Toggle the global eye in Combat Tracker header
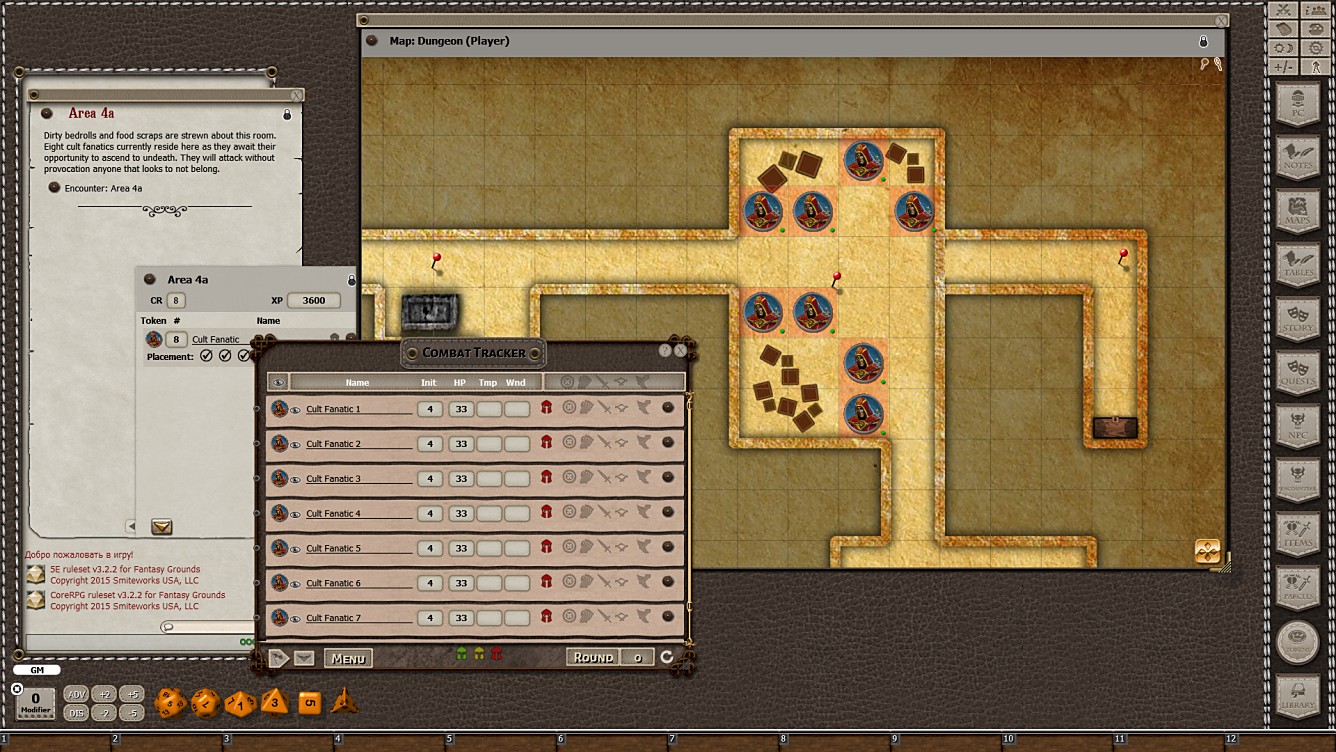Image resolution: width=1336 pixels, height=752 pixels. (278, 381)
